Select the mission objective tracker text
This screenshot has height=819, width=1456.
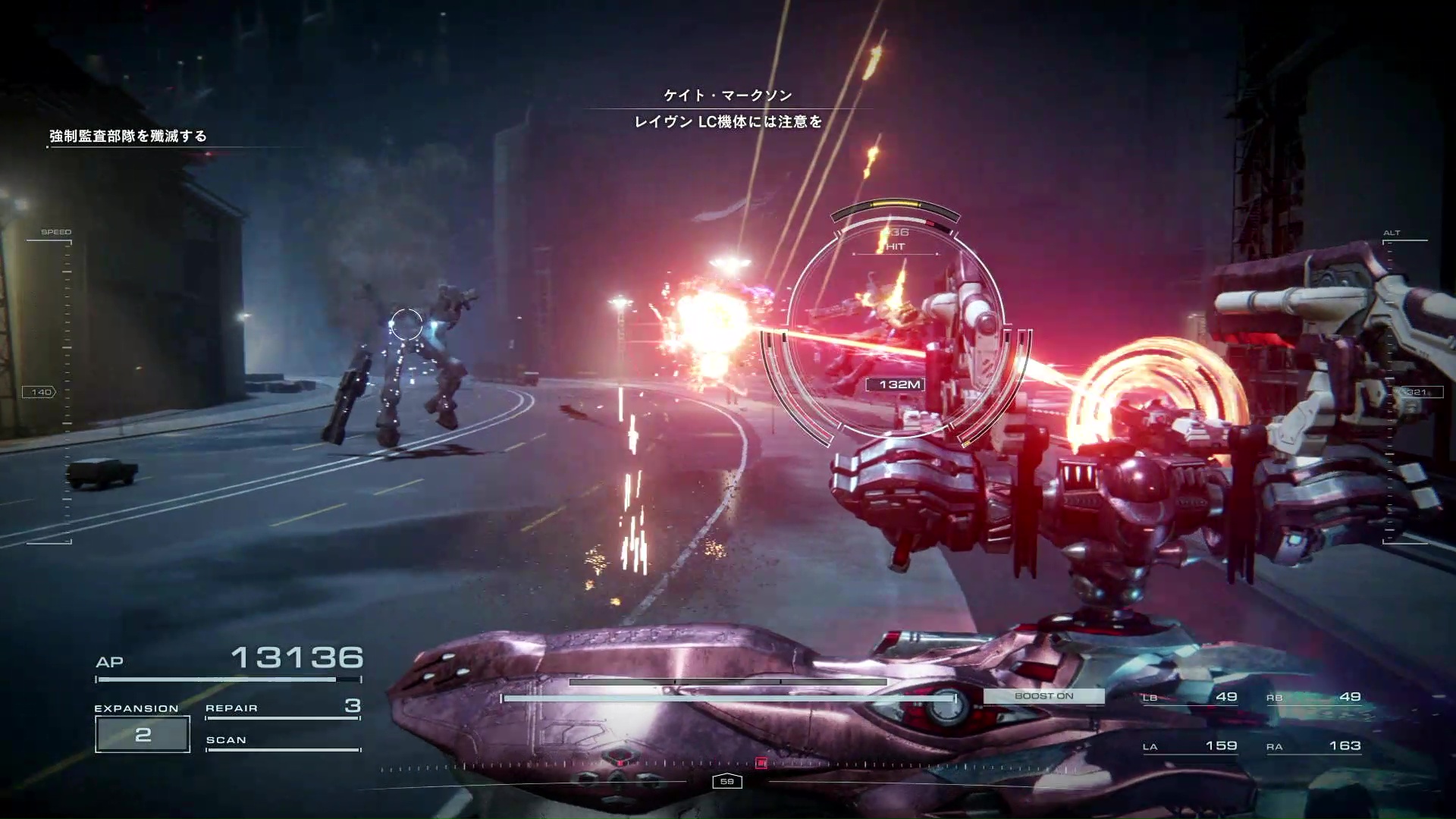[x=128, y=136]
